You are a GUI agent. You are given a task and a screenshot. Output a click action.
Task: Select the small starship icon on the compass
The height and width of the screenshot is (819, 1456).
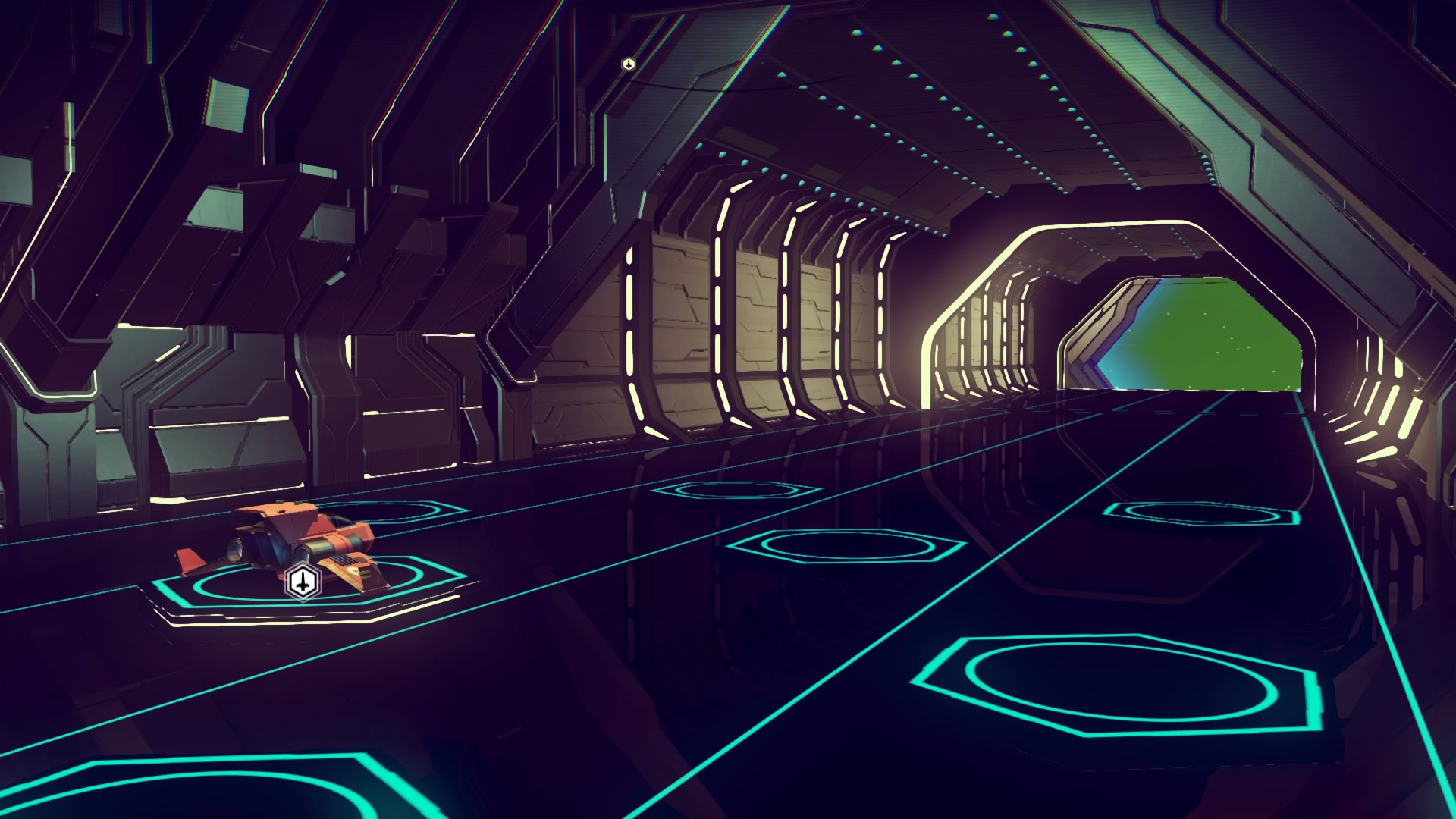(628, 64)
